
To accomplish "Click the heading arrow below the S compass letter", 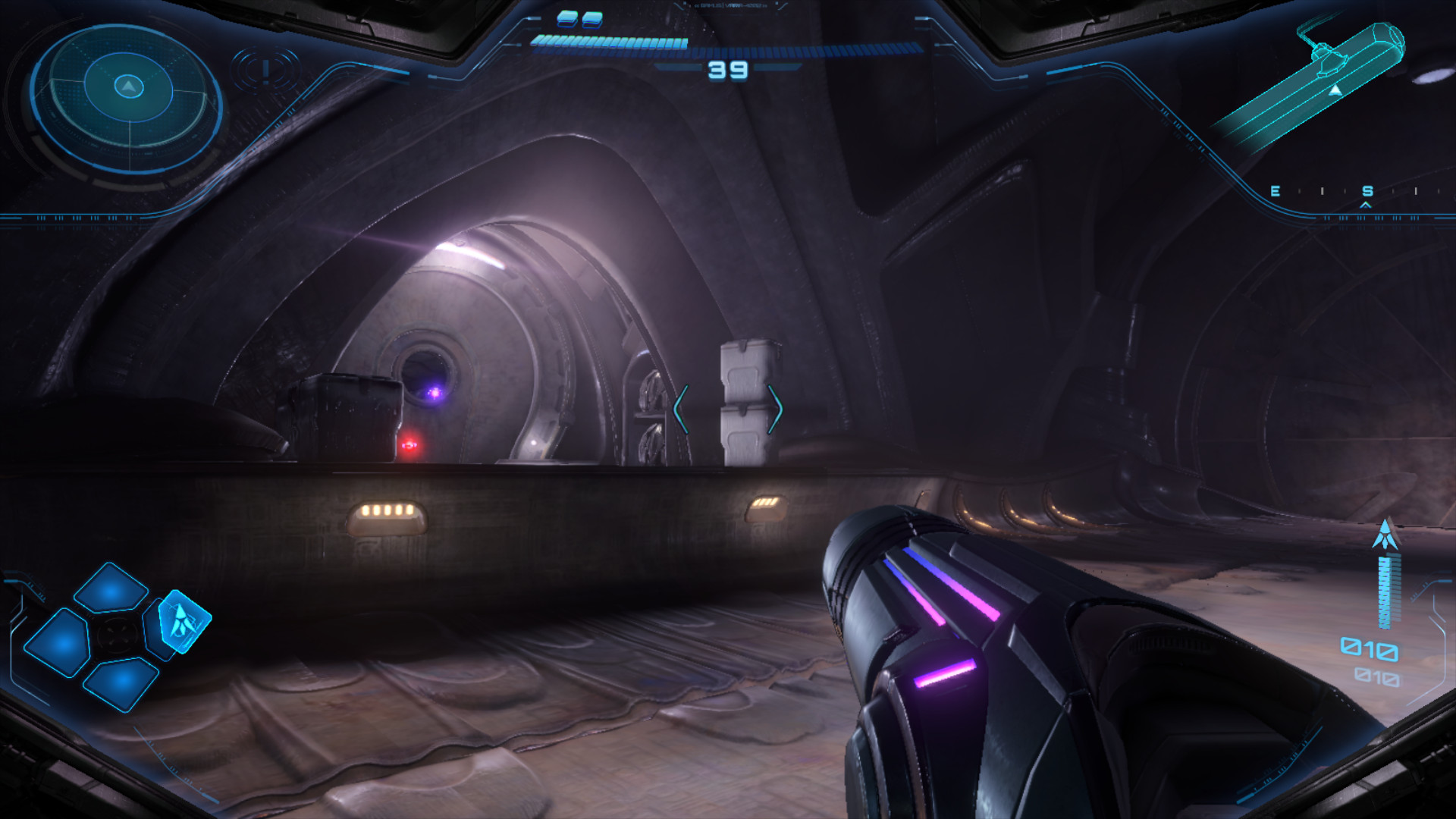I will [1365, 205].
